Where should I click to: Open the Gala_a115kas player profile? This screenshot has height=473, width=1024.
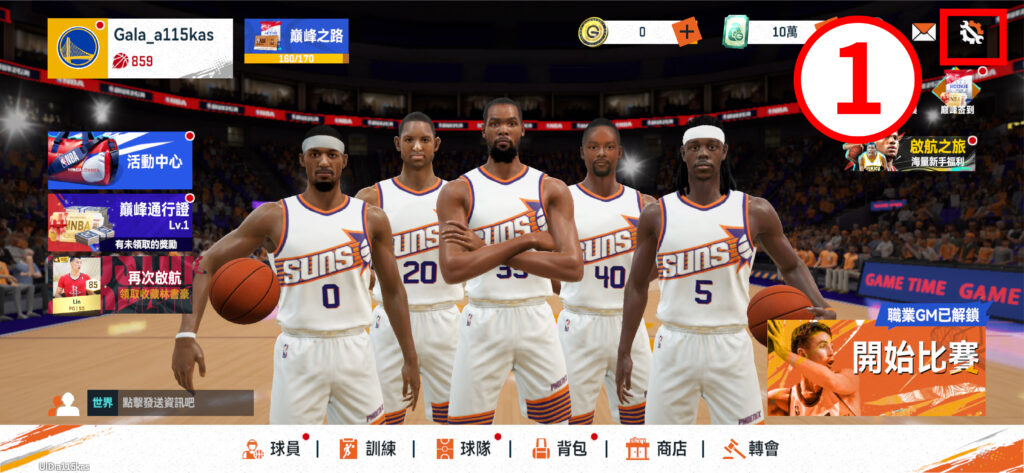(139, 48)
